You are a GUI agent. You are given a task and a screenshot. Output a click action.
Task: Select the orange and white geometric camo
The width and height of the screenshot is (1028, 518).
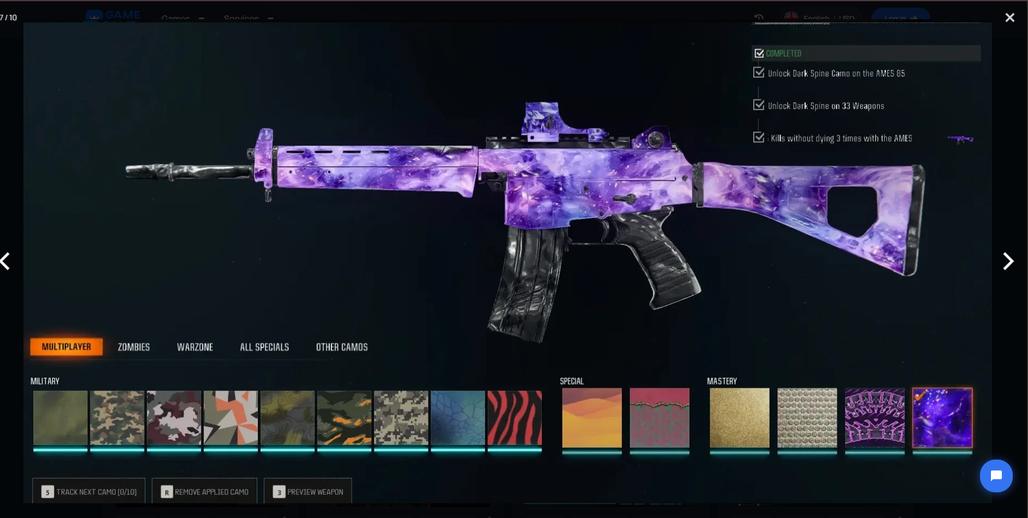click(x=231, y=418)
